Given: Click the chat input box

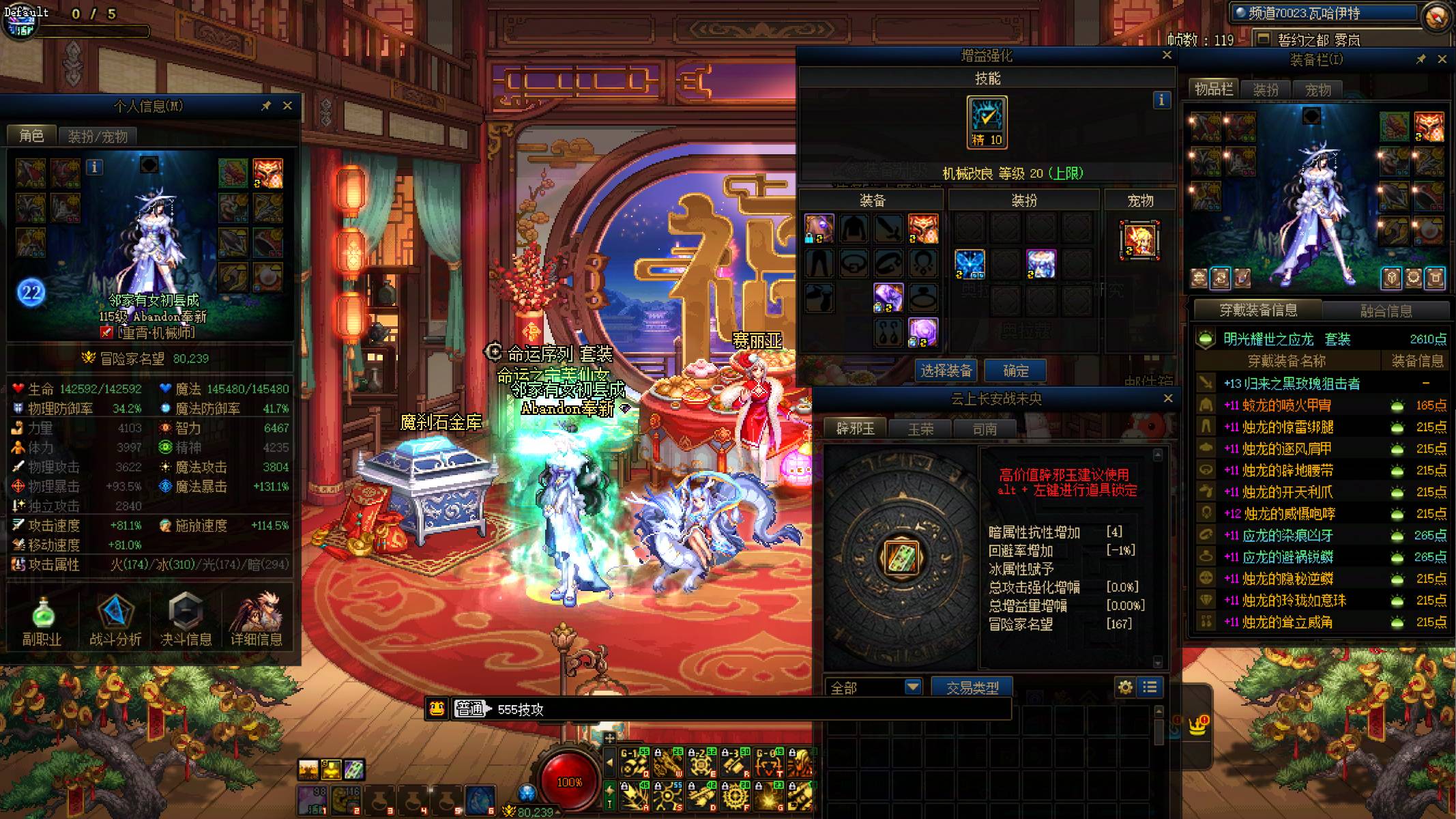Looking at the screenshot, I should pos(751,709).
